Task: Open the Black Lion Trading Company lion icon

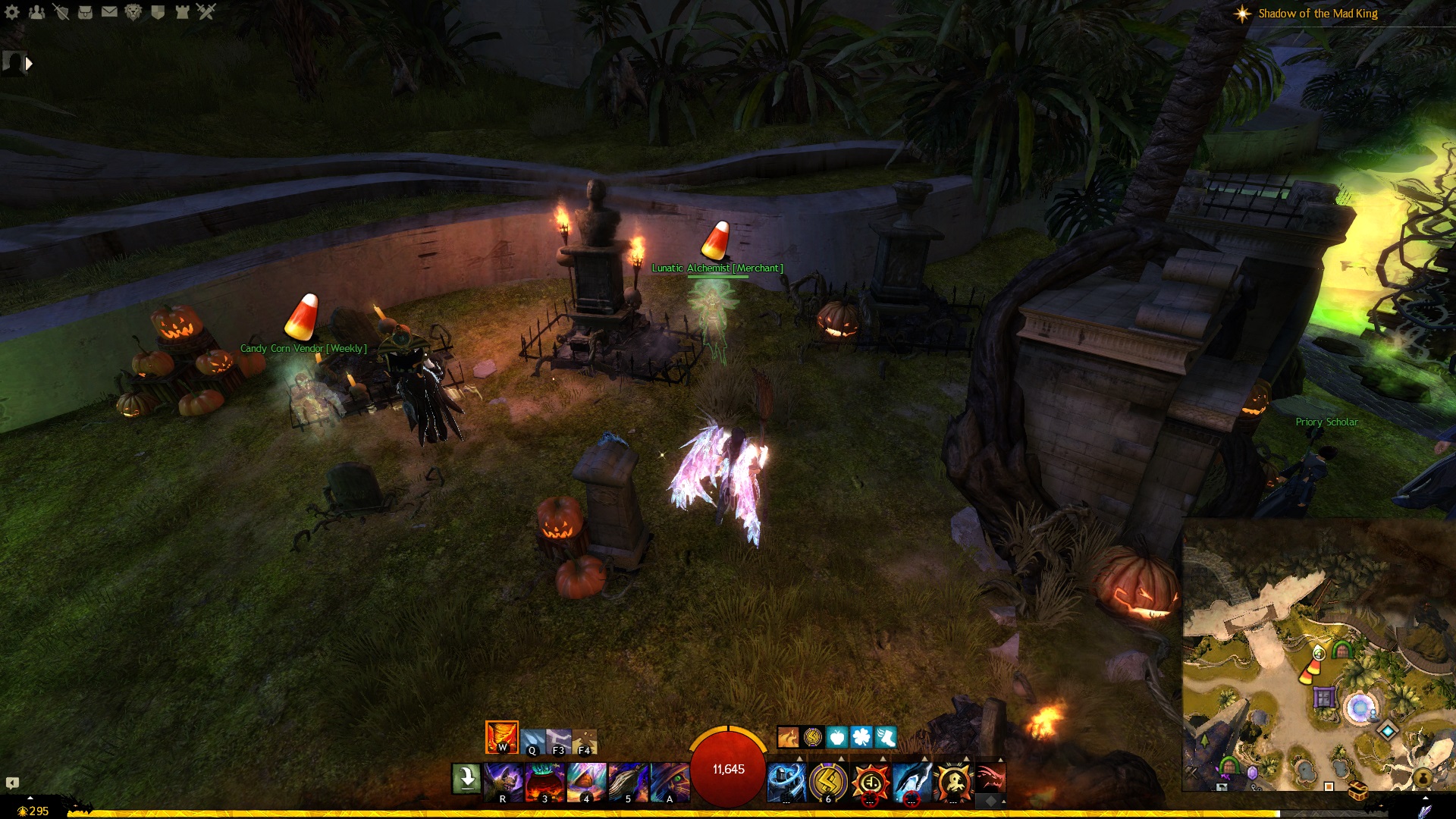Action: click(x=133, y=11)
